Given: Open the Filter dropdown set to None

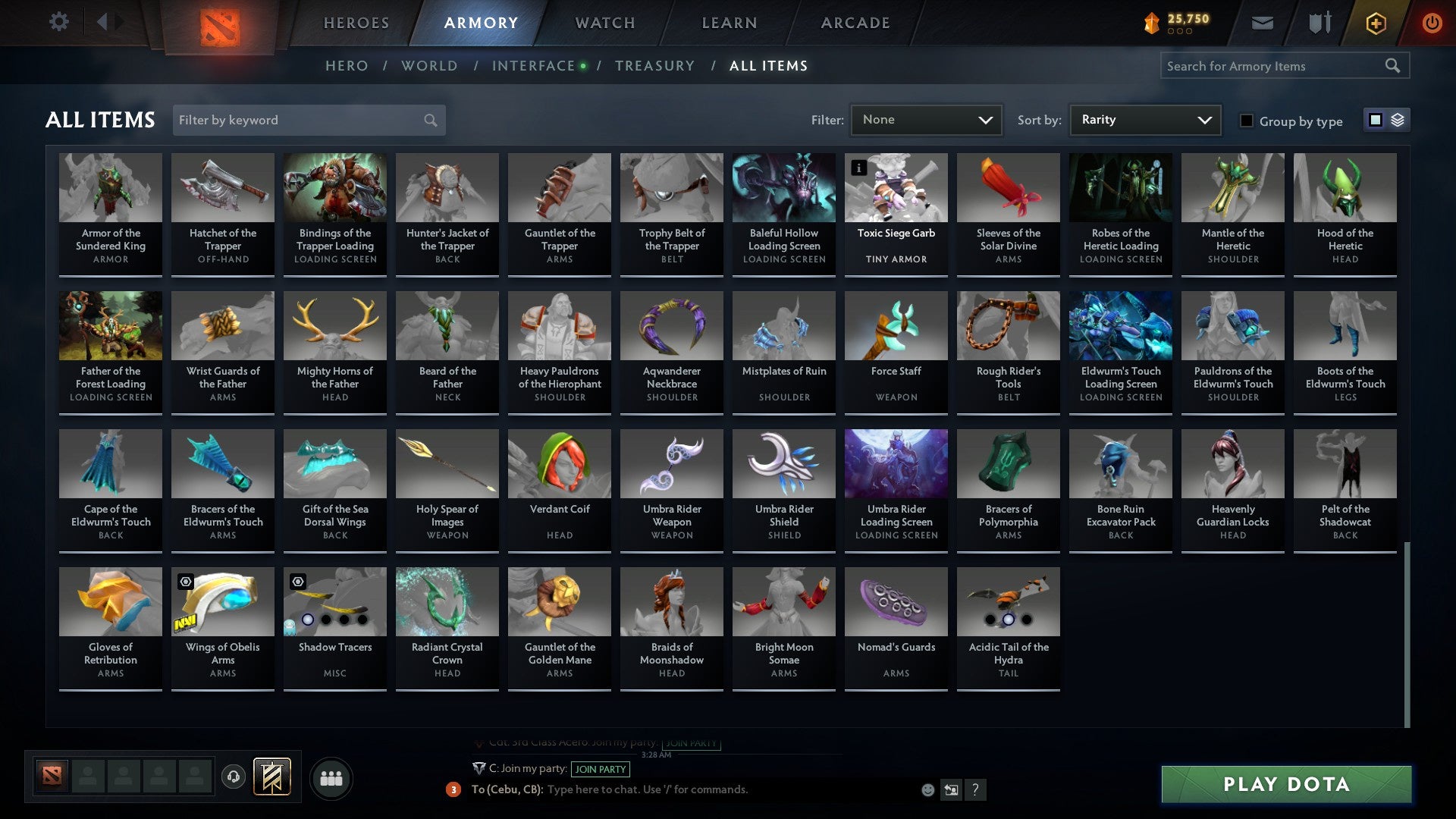Looking at the screenshot, I should [x=926, y=119].
